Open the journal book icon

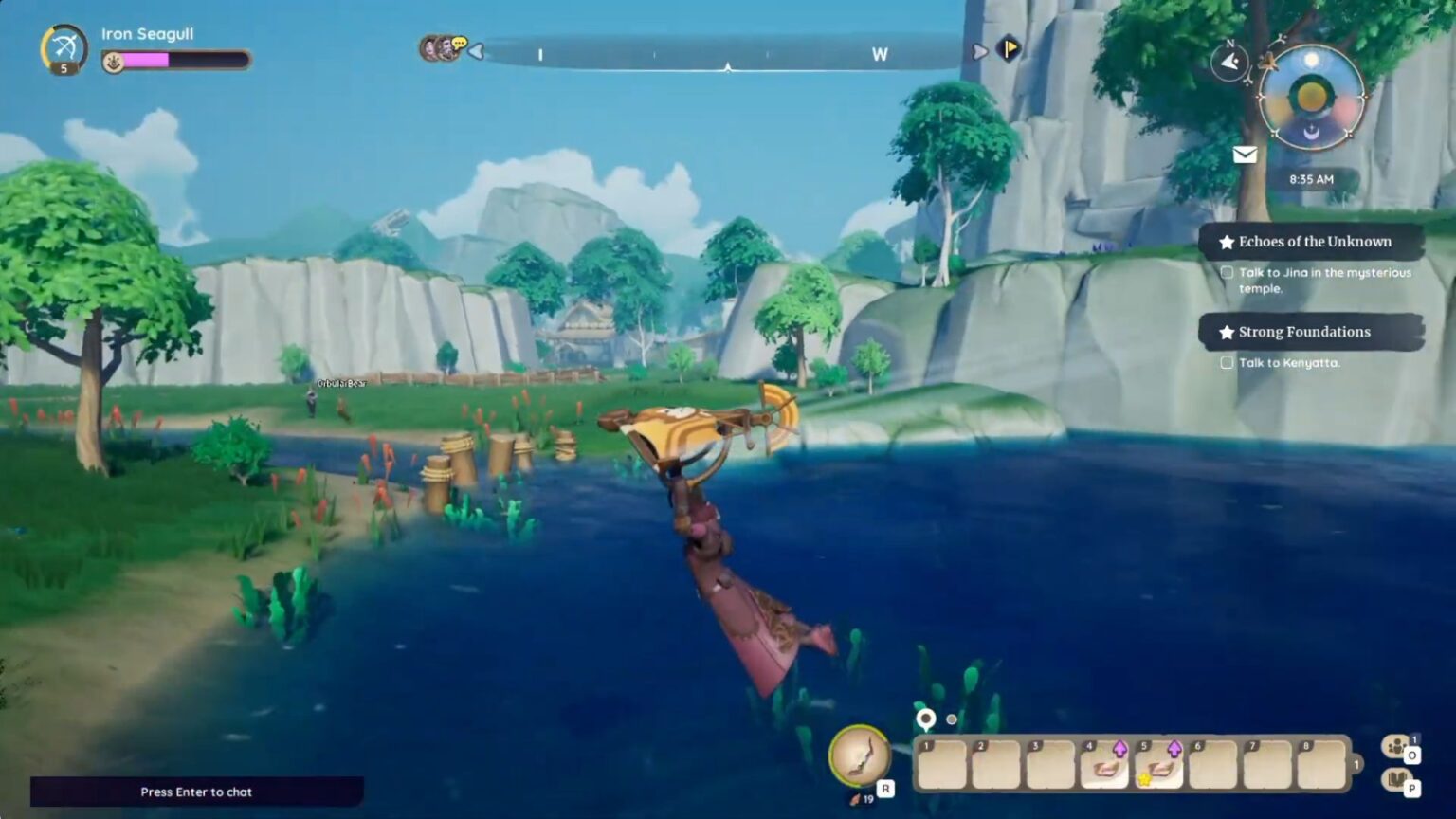pyautogui.click(x=1395, y=780)
